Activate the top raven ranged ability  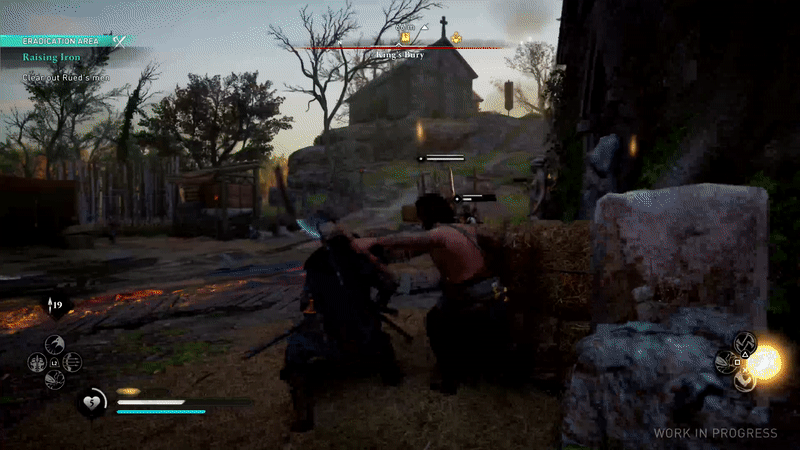click(56, 344)
